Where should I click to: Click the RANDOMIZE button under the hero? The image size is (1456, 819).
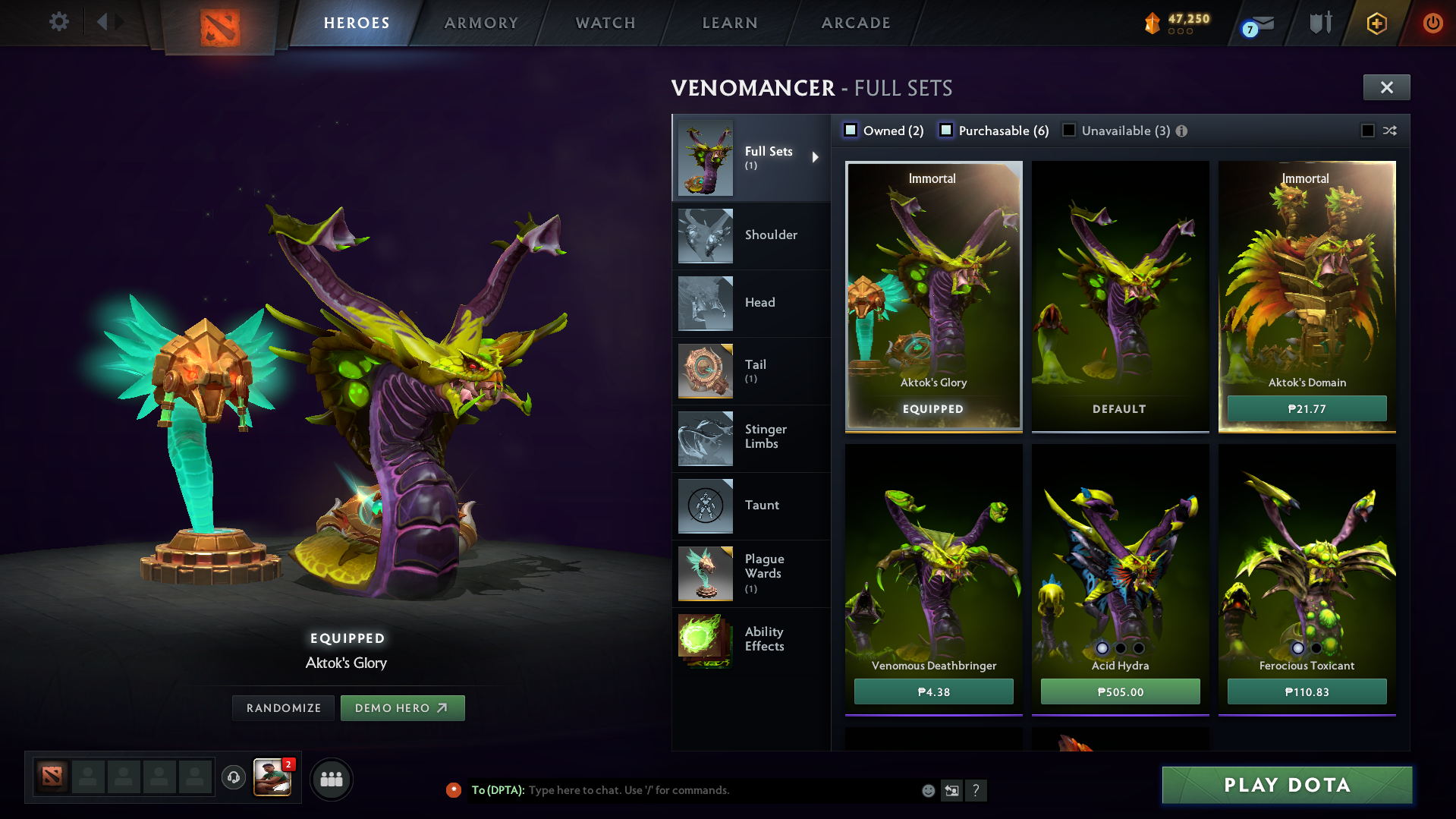click(x=282, y=707)
